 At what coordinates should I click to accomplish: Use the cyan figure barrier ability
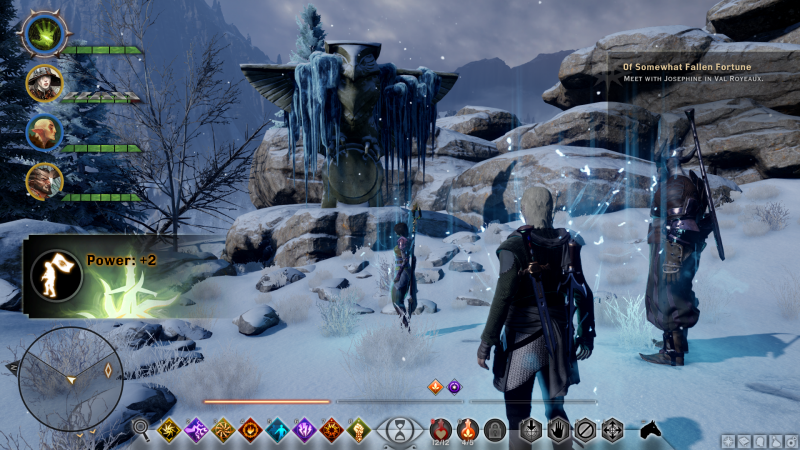tap(277, 430)
